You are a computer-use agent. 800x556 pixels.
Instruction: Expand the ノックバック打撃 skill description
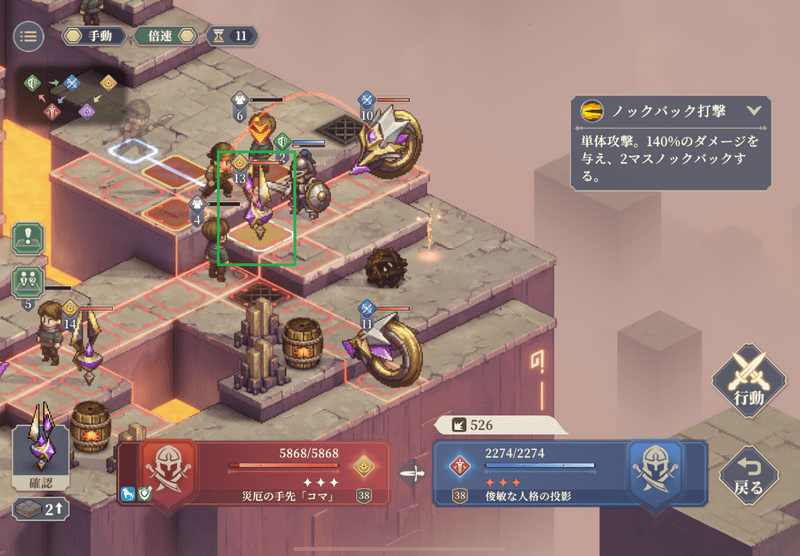754,111
